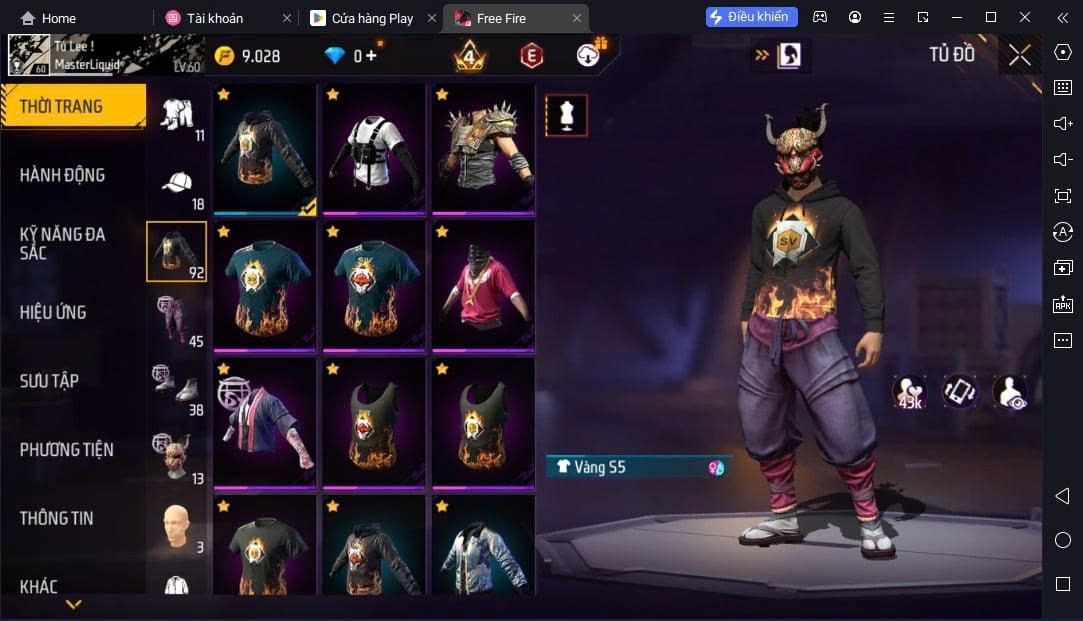Choose the kimono top with tattoo sleeve
The width and height of the screenshot is (1083, 621).
(265, 423)
